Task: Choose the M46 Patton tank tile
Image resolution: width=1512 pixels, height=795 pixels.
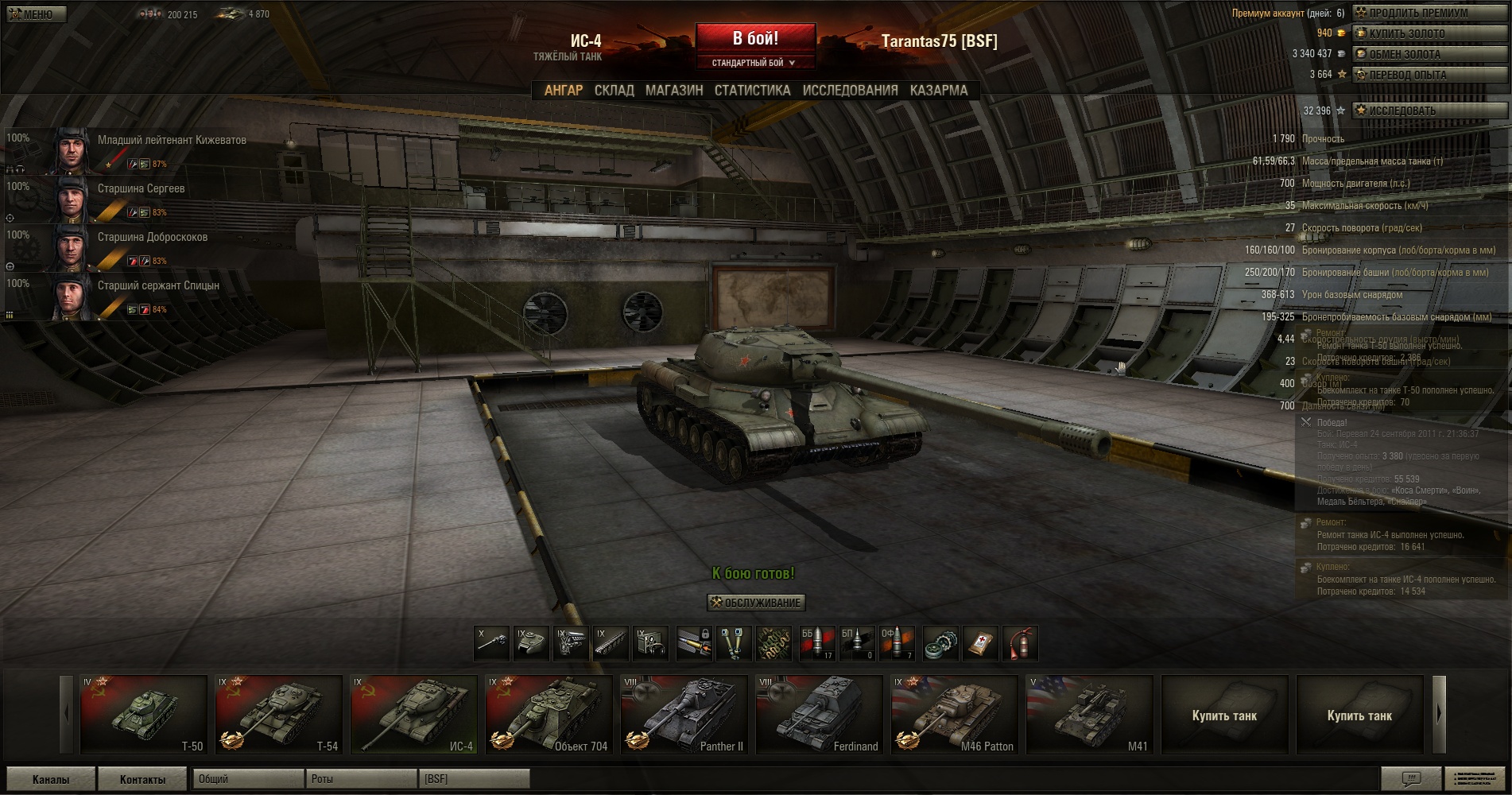Action: pos(954,714)
